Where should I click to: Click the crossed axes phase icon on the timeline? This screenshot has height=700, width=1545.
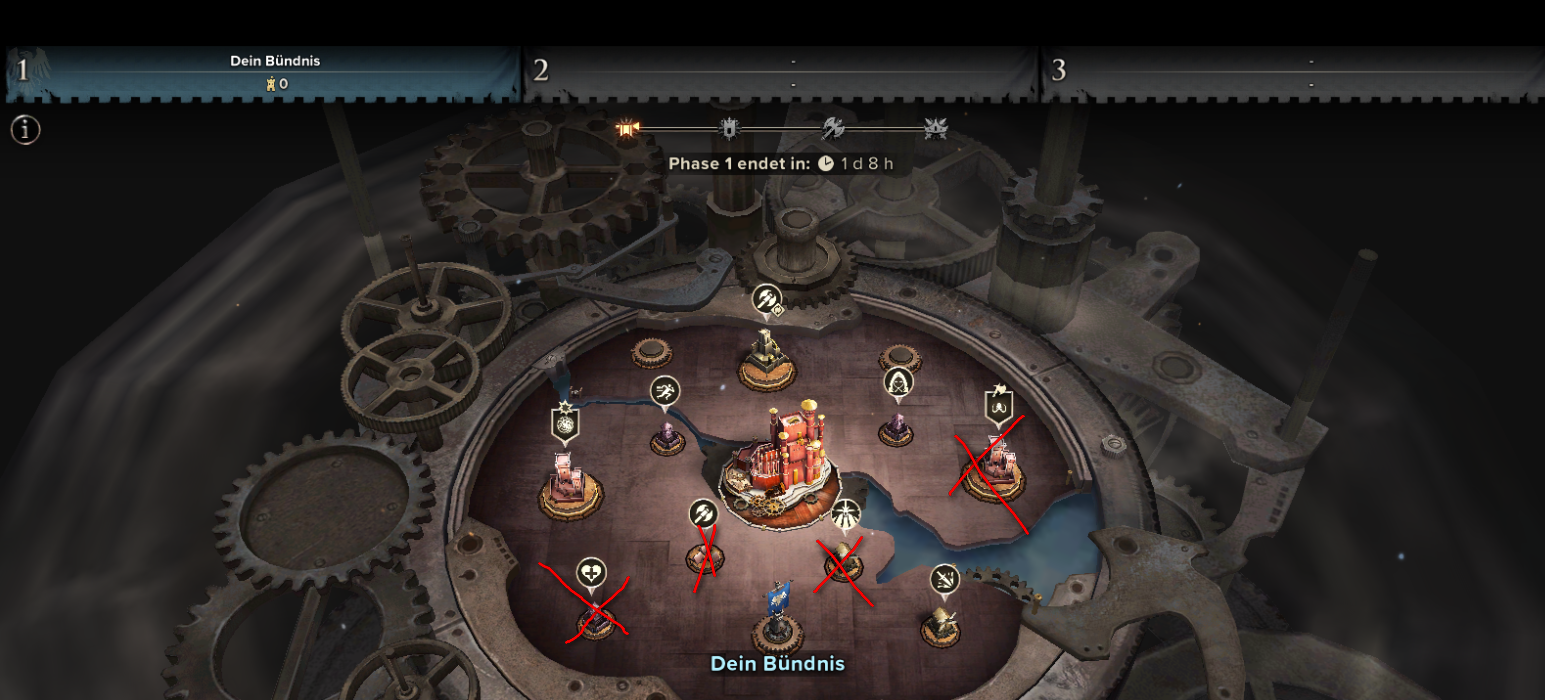834,128
